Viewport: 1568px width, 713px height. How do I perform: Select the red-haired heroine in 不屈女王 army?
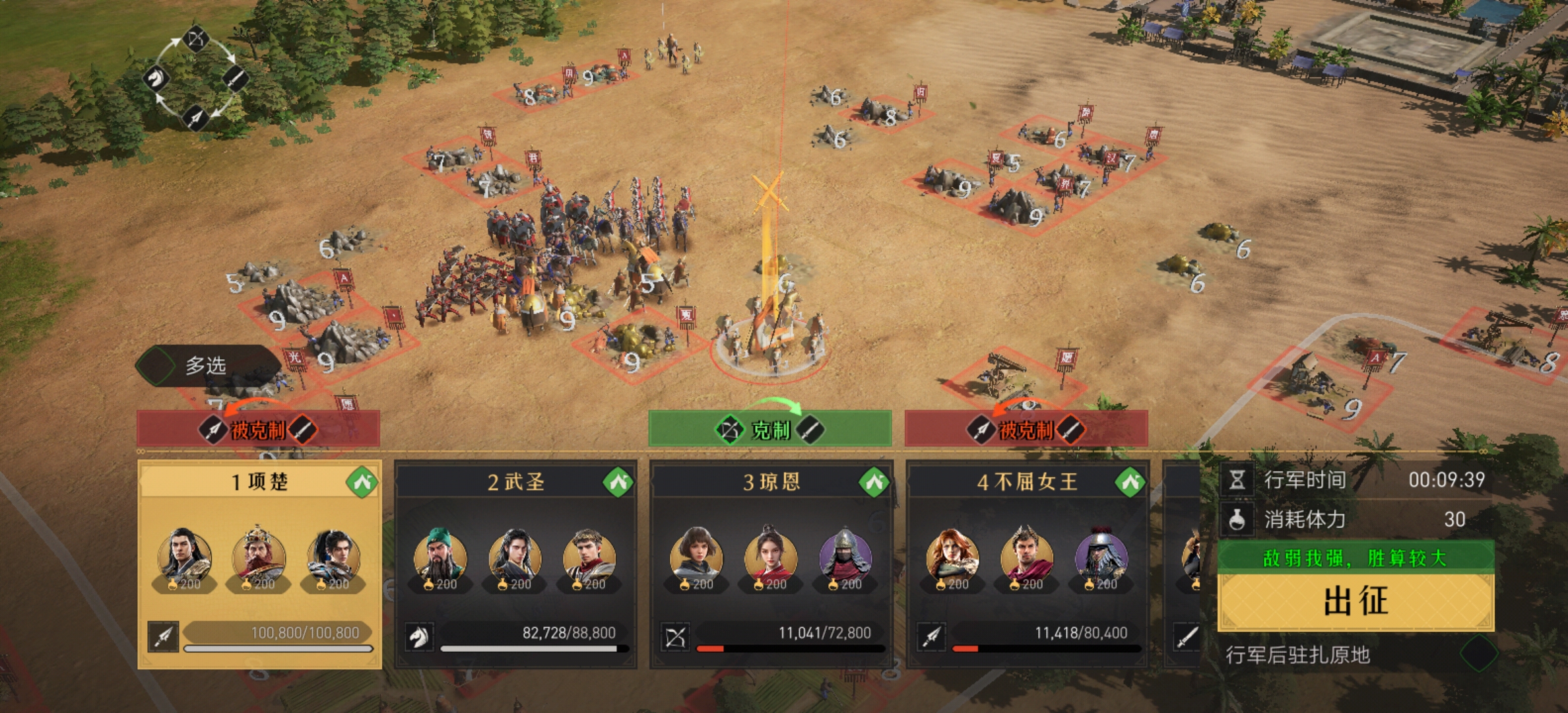(952, 558)
